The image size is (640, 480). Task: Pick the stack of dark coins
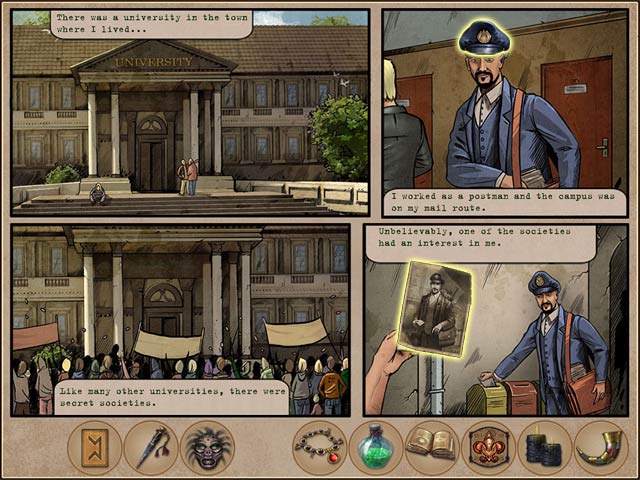pos(544,447)
